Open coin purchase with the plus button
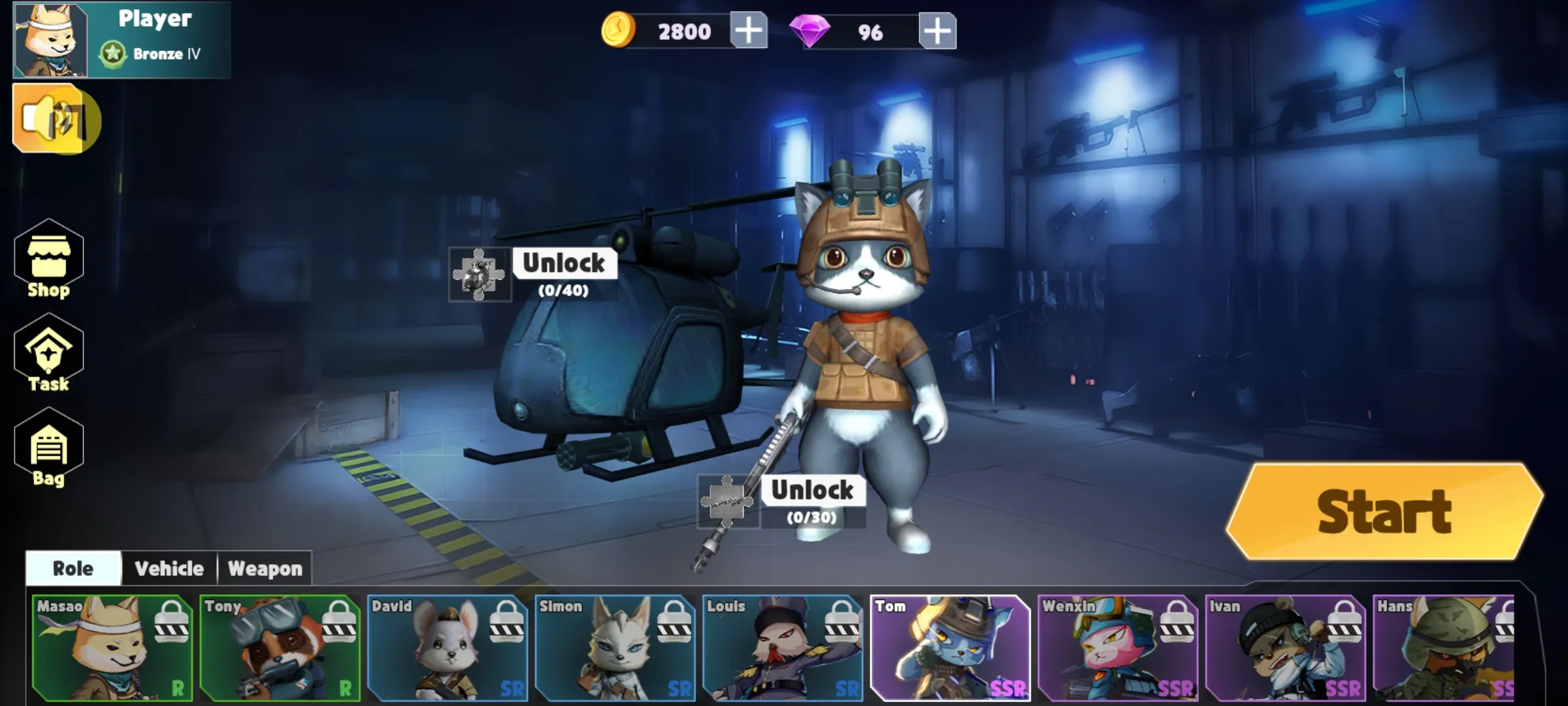The width and height of the screenshot is (1568, 706). click(749, 29)
